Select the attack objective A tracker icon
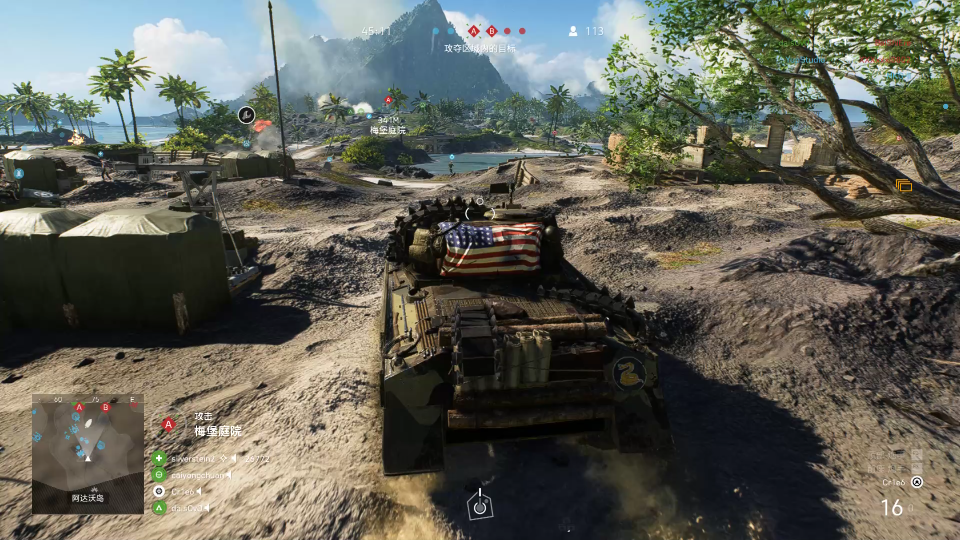Viewport: 960px width, 540px height. tap(168, 424)
